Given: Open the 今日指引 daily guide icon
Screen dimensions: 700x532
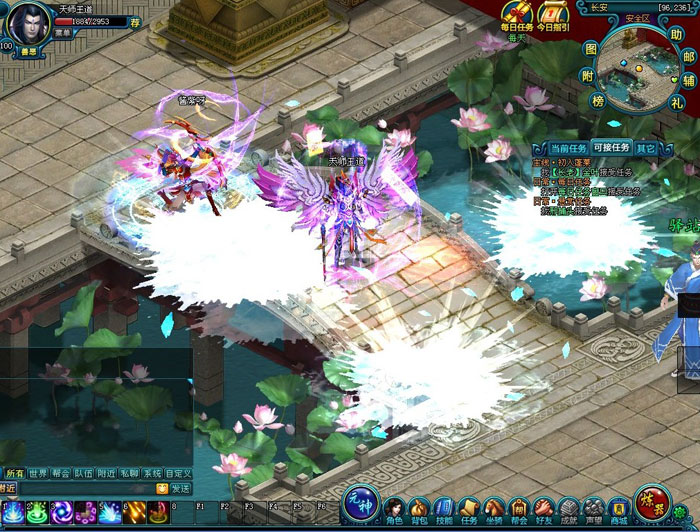Looking at the screenshot, I should click(552, 13).
